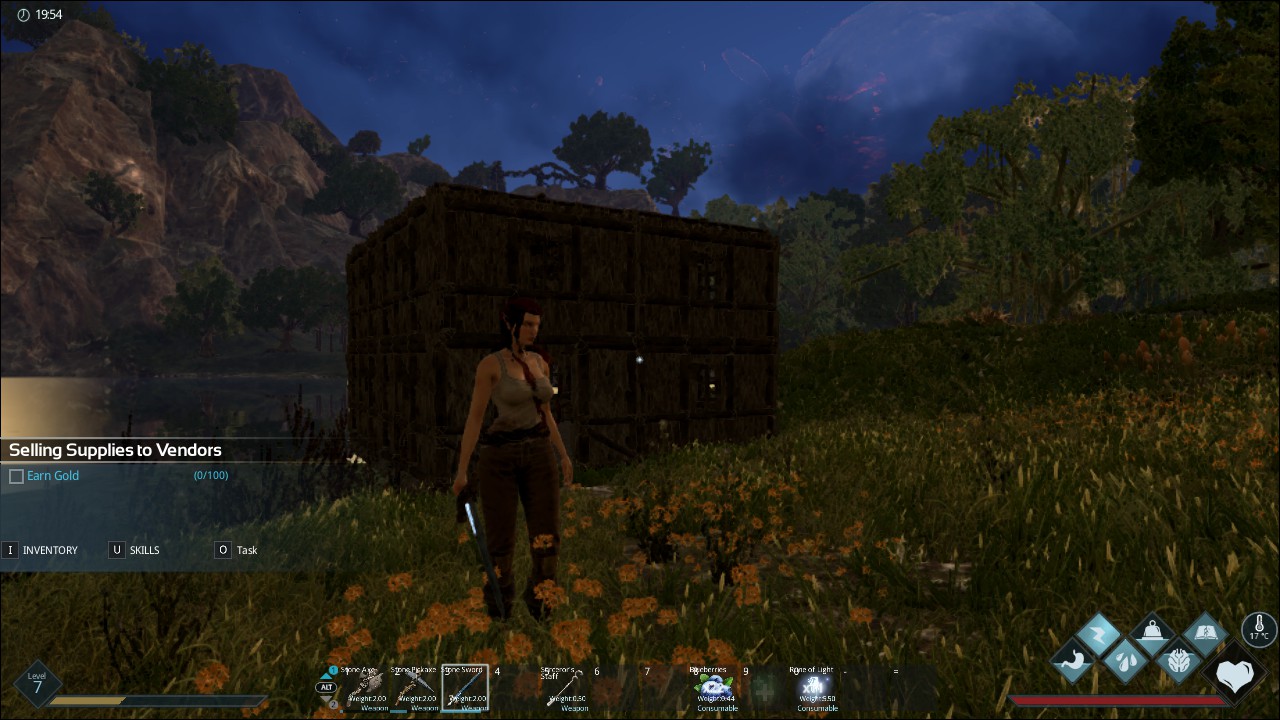
Task: Click the water drops thirst icon
Action: point(1125,661)
